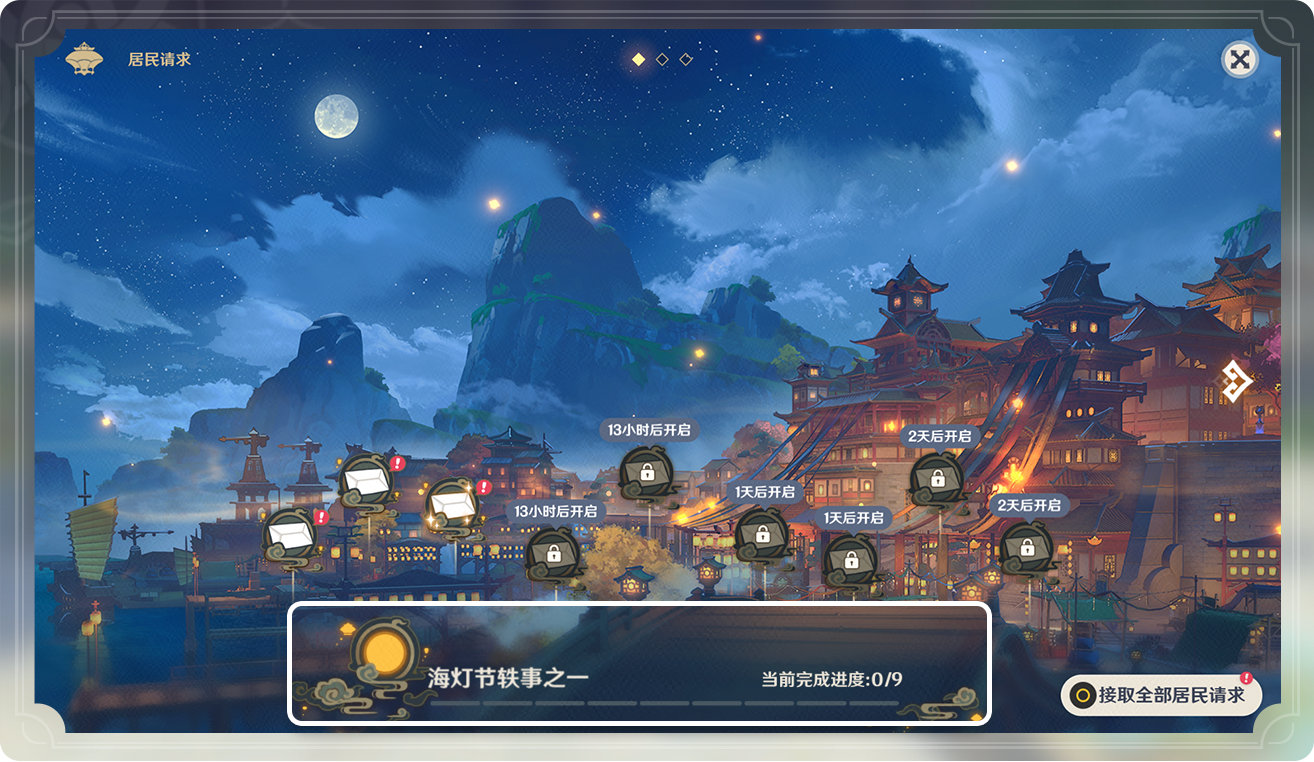Click the white rune arrow icon on right edge
This screenshot has width=1314, height=762.
1236,382
